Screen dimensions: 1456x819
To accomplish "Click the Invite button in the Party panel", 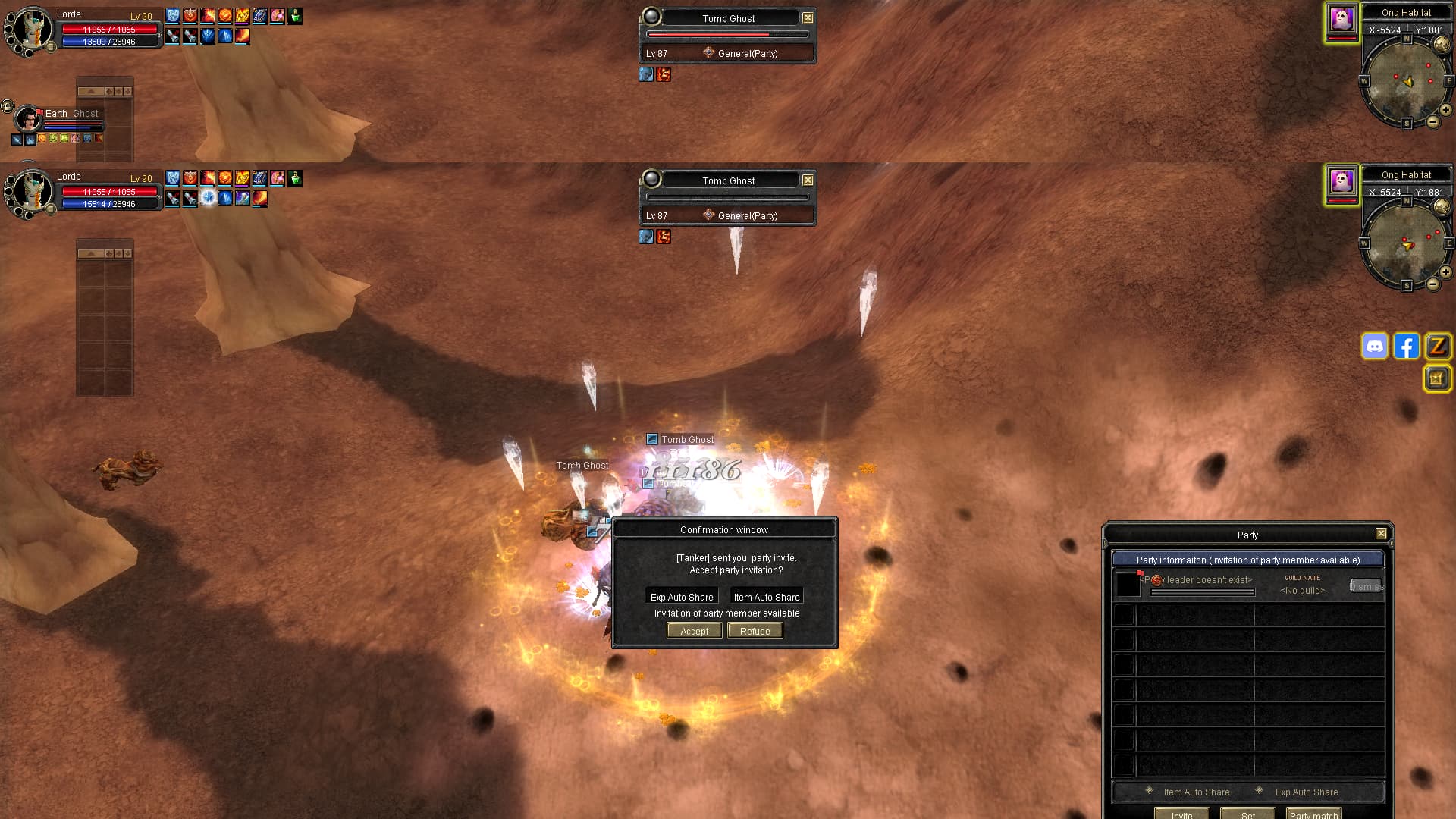I will tap(1181, 814).
